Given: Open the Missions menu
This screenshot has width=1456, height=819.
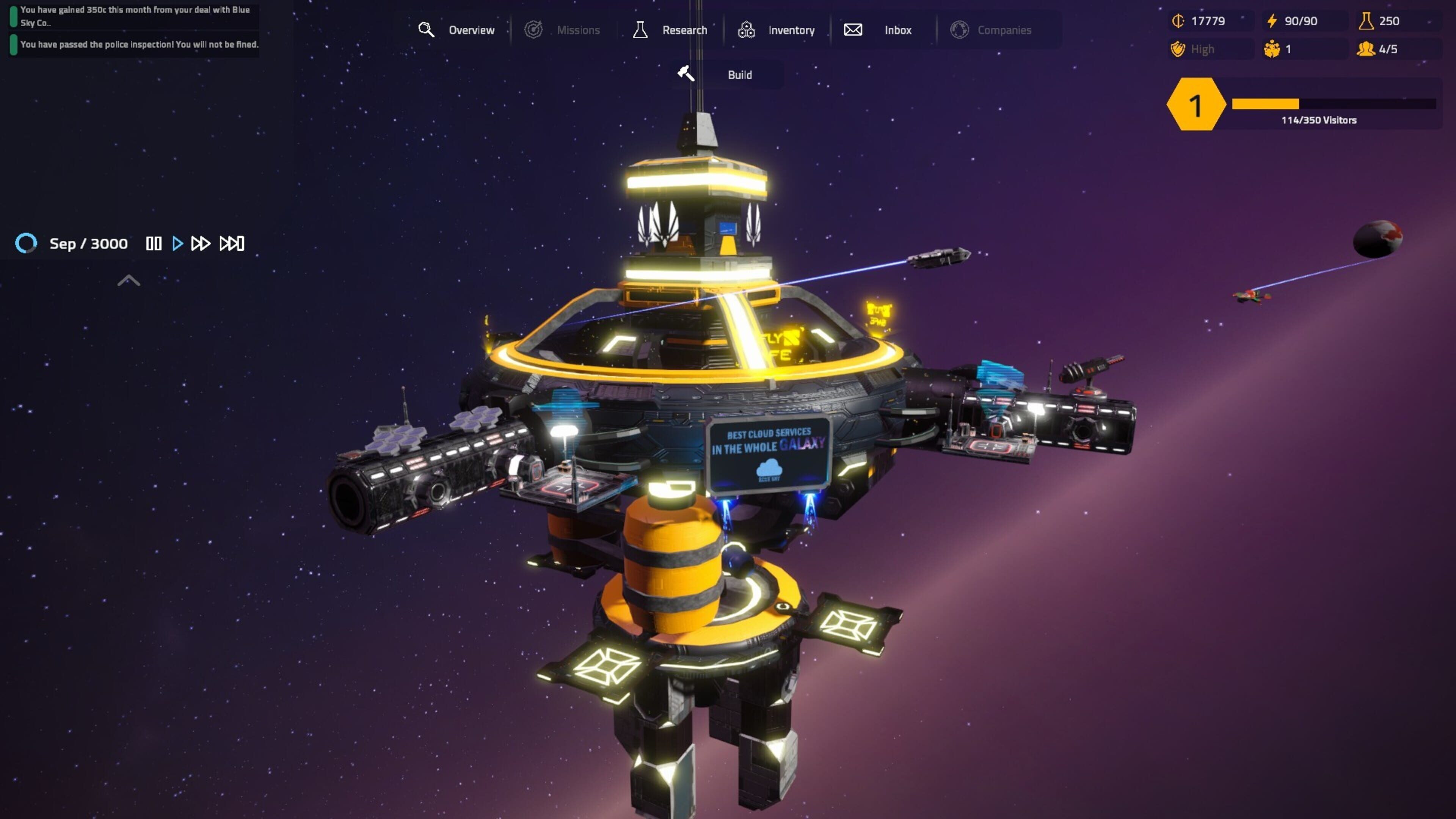Looking at the screenshot, I should click(x=562, y=30).
